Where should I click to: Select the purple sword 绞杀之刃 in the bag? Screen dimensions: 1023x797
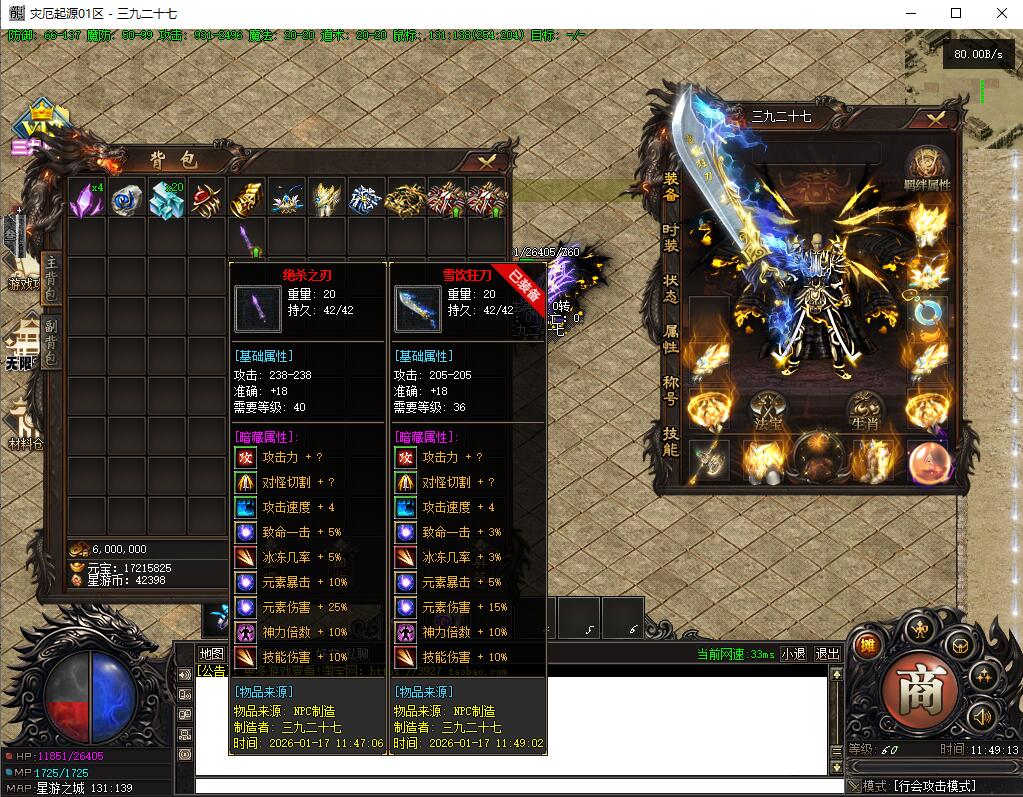247,238
